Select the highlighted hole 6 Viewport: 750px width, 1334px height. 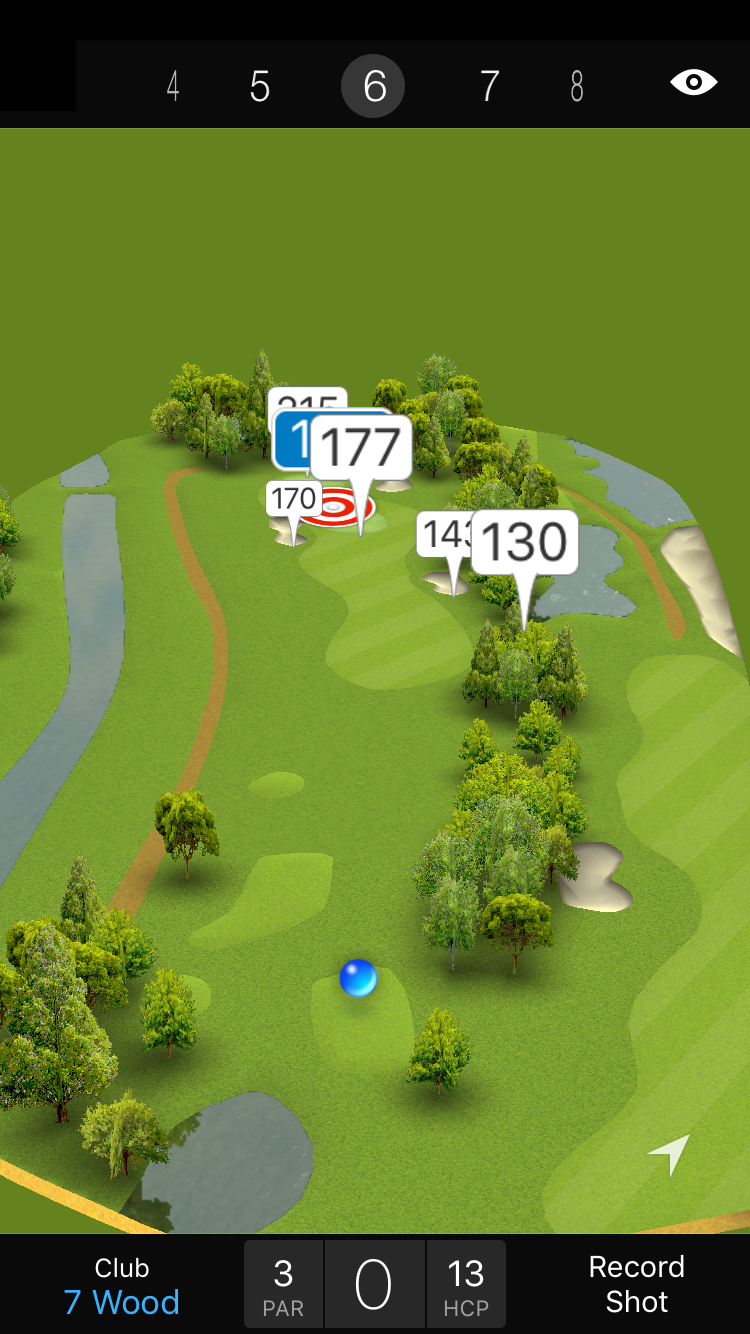click(x=373, y=87)
